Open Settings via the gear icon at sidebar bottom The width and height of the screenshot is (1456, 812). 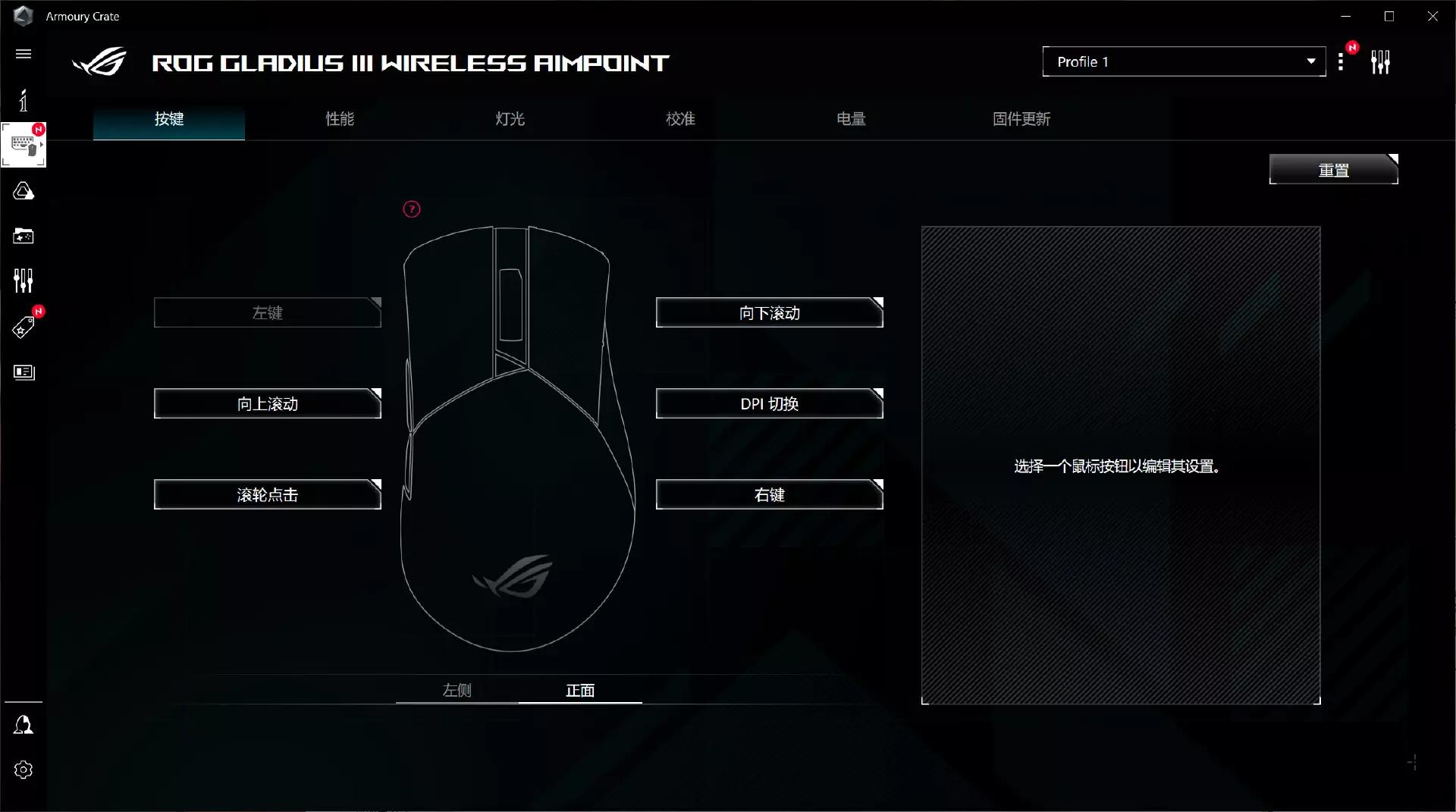[x=24, y=770]
